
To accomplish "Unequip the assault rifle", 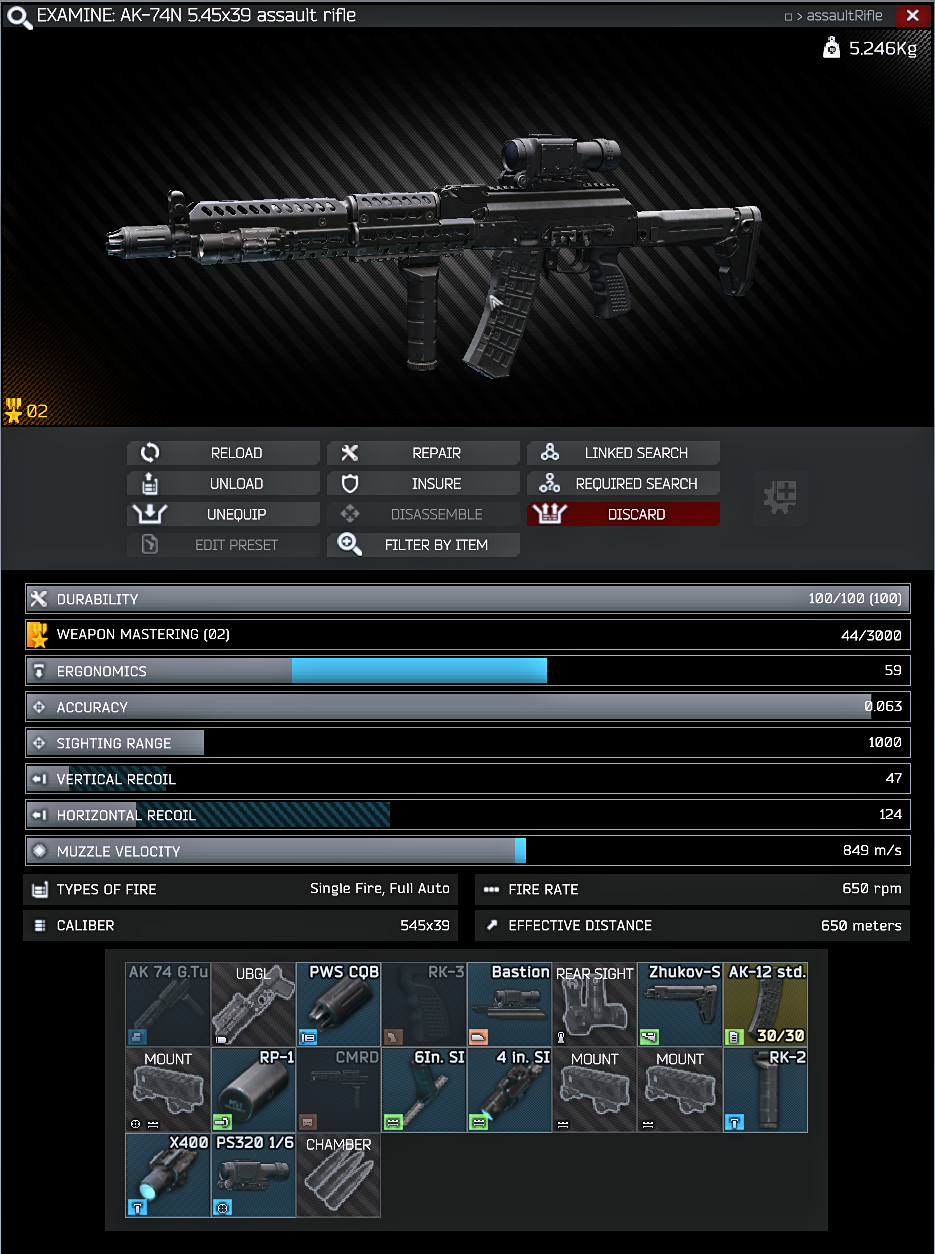I will tap(223, 514).
